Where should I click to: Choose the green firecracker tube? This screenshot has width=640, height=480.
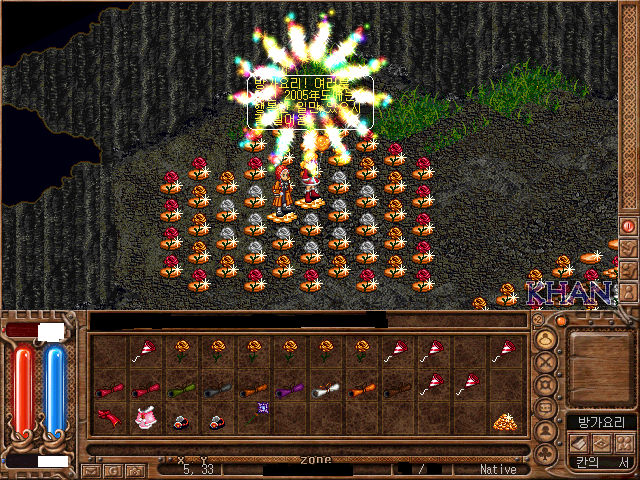181,390
